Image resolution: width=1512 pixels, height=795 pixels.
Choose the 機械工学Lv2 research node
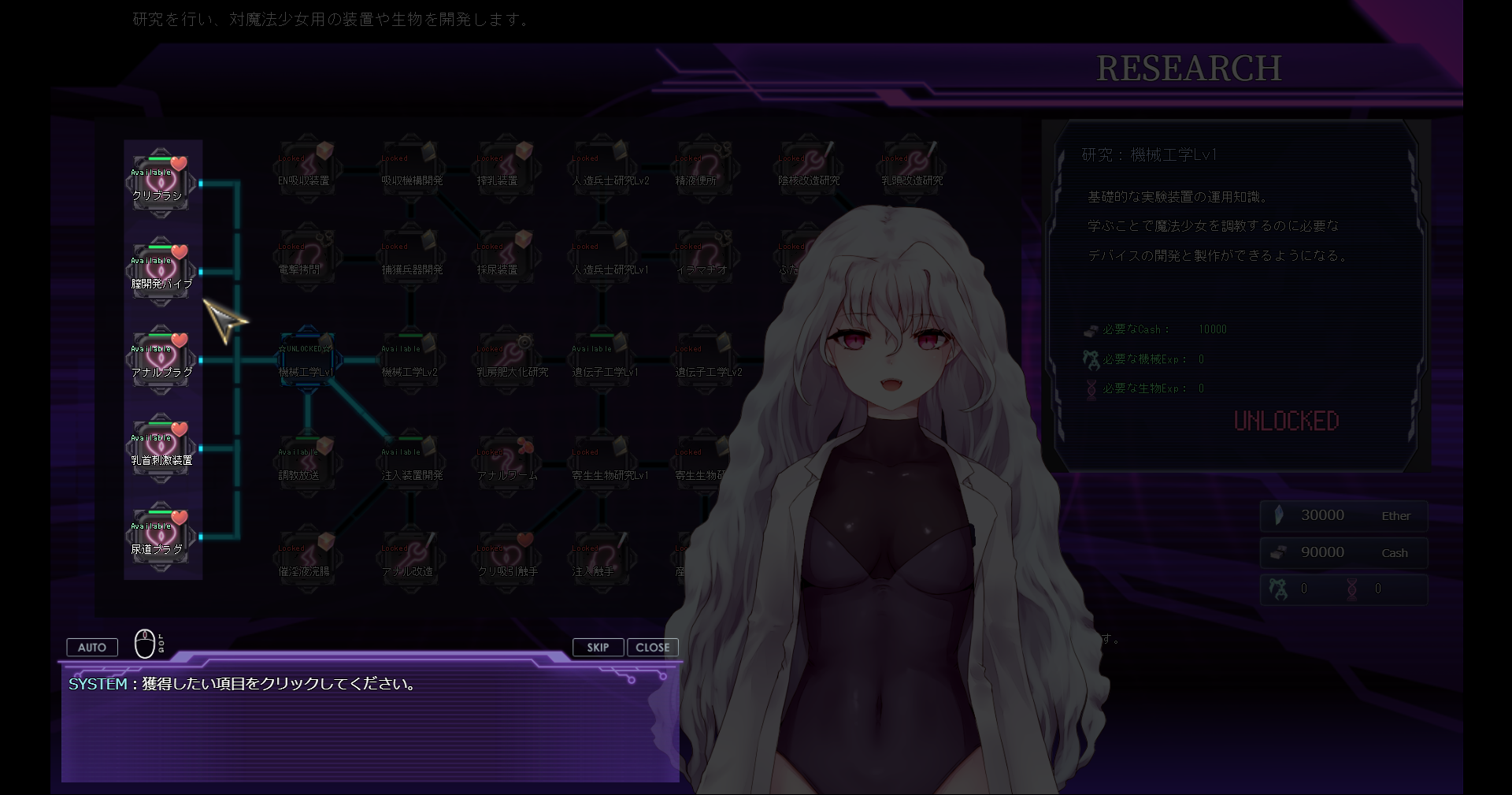409,359
